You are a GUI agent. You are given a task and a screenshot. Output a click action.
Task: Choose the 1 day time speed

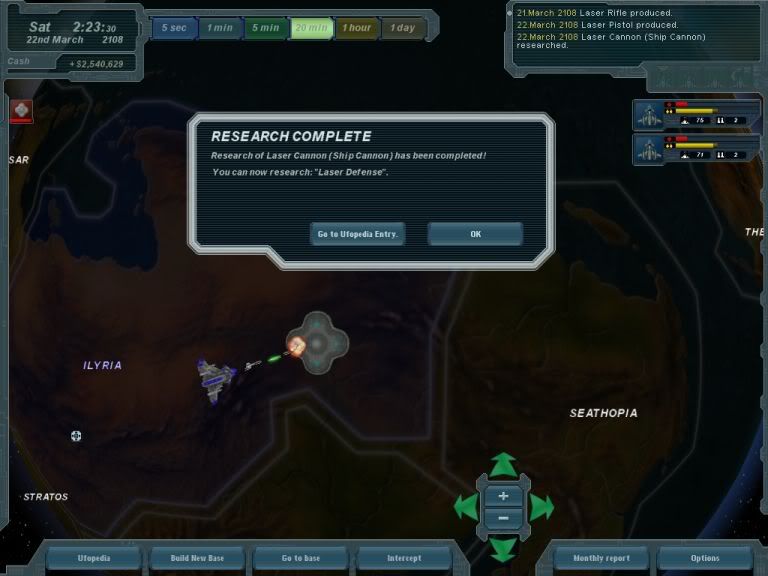(403, 28)
